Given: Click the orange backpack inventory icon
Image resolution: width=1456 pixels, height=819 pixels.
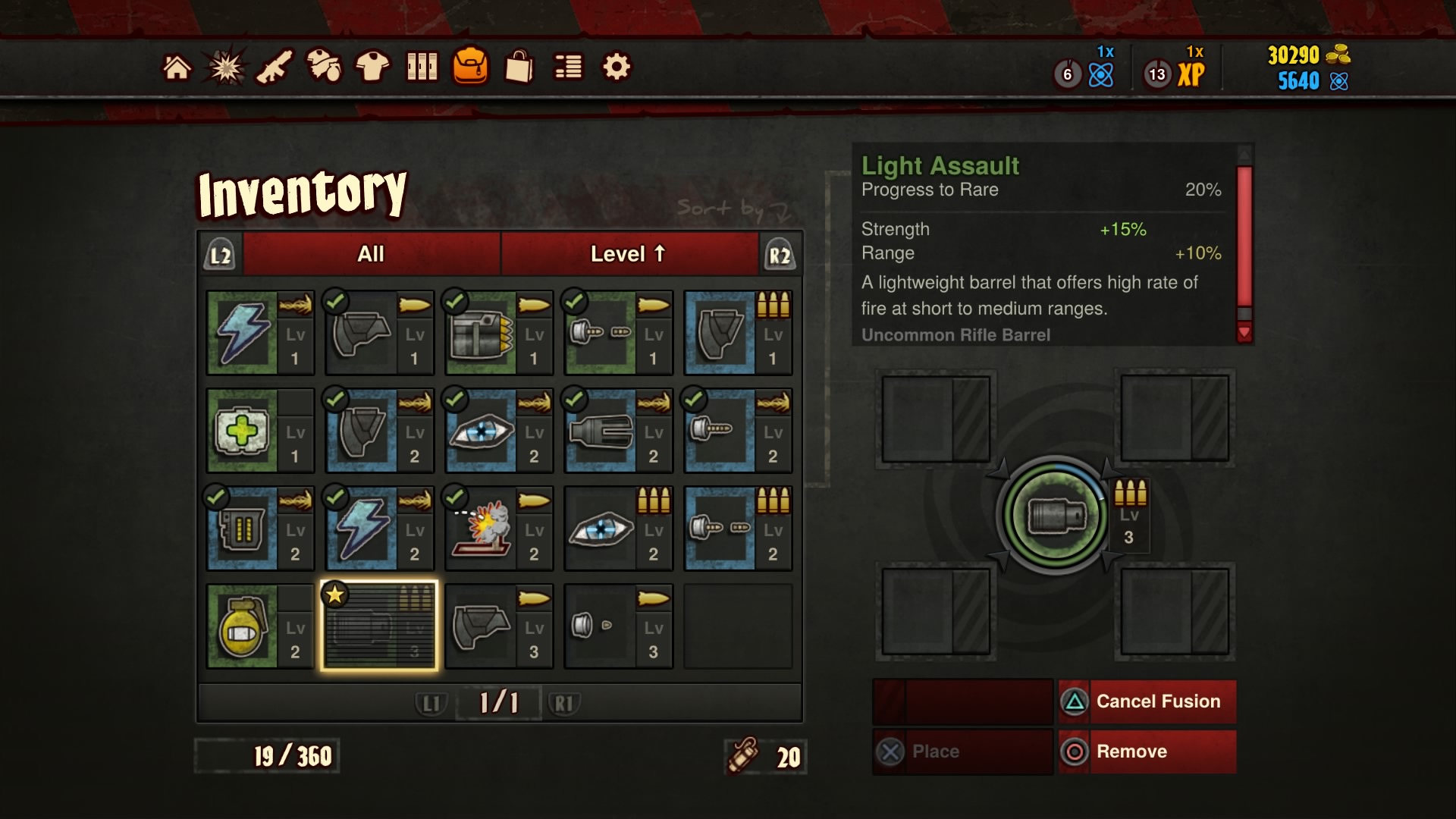Looking at the screenshot, I should tap(470, 67).
